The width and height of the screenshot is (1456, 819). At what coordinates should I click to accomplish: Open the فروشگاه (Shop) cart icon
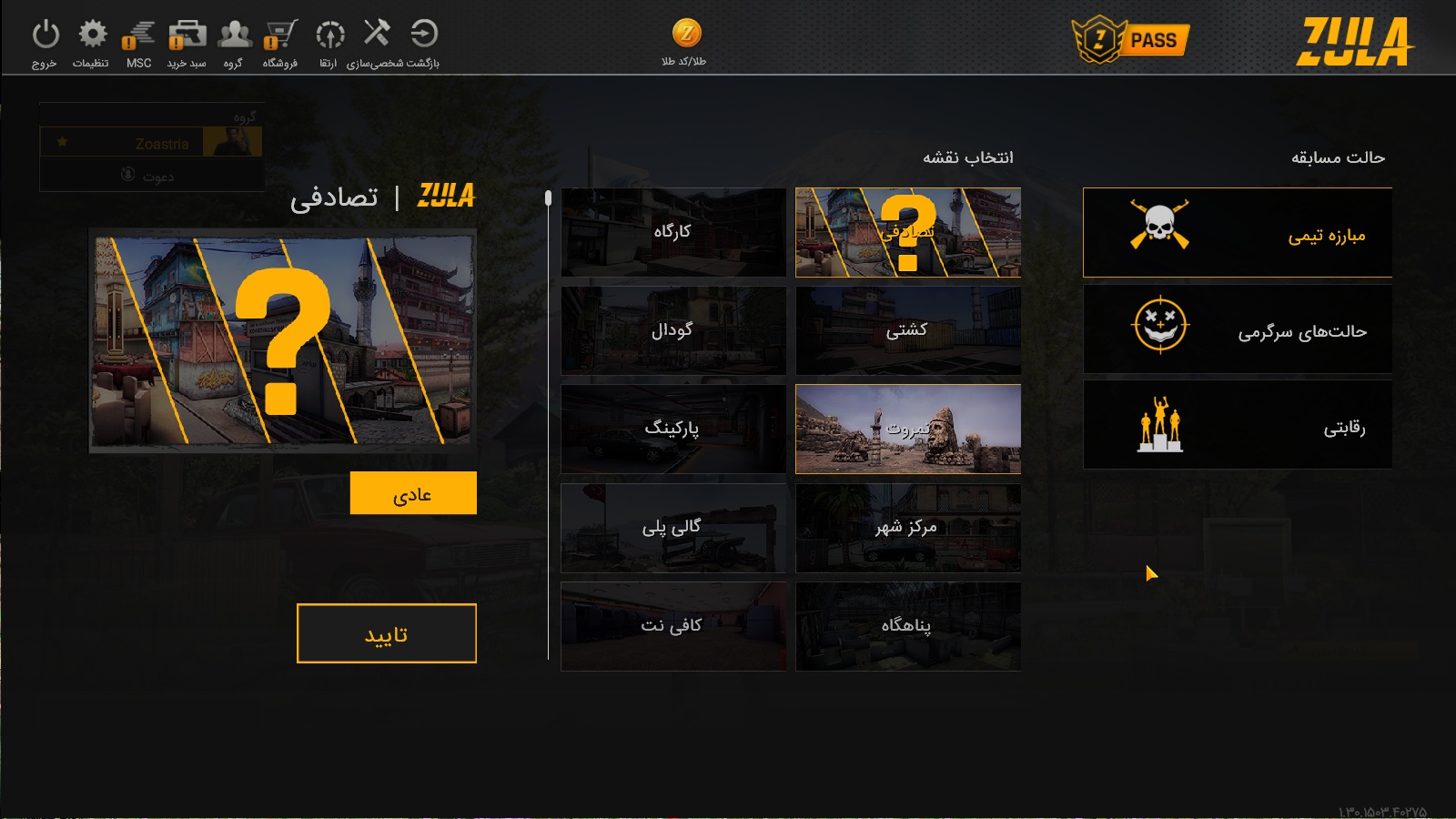[x=280, y=36]
